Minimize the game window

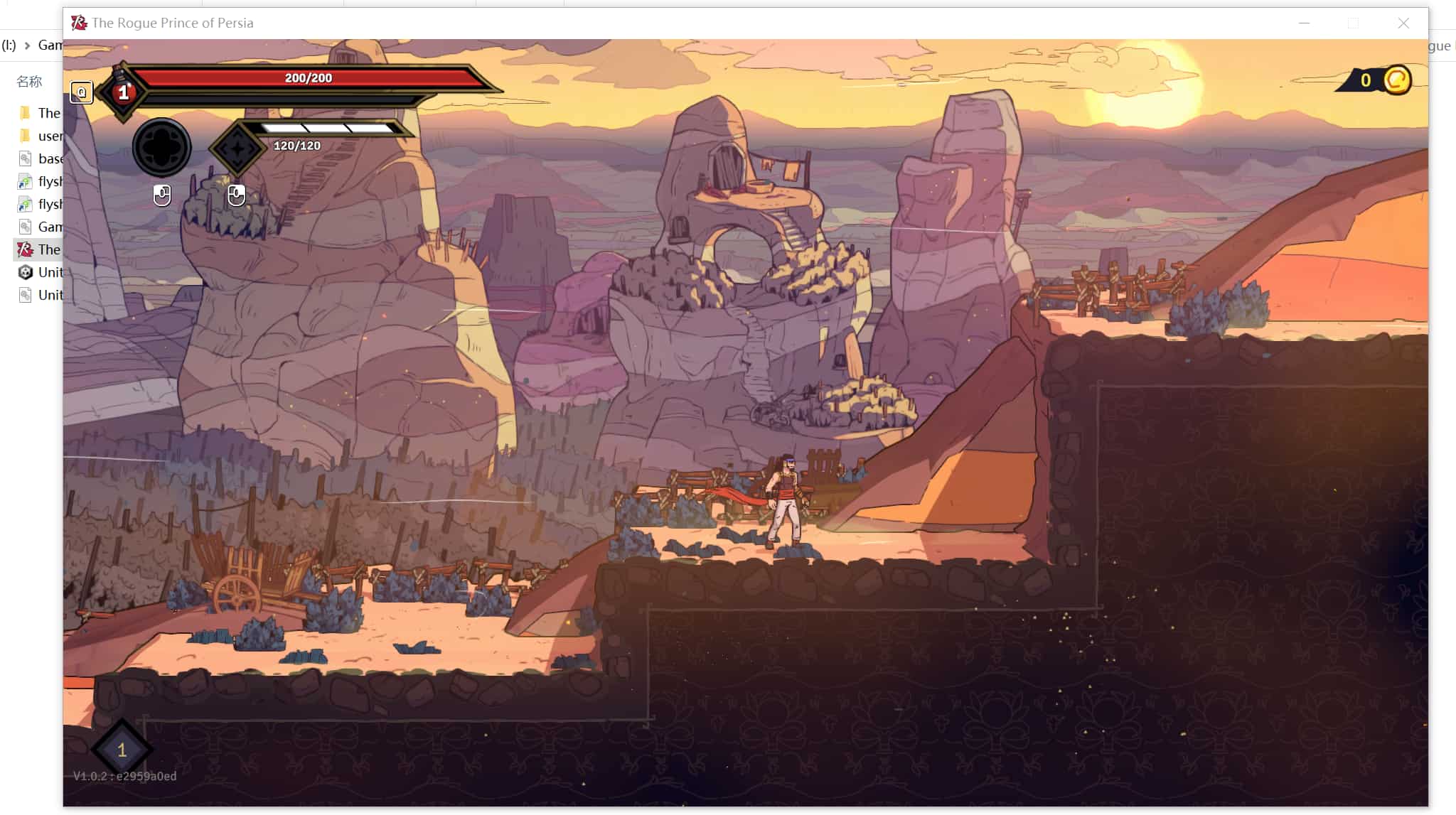coord(1304,23)
